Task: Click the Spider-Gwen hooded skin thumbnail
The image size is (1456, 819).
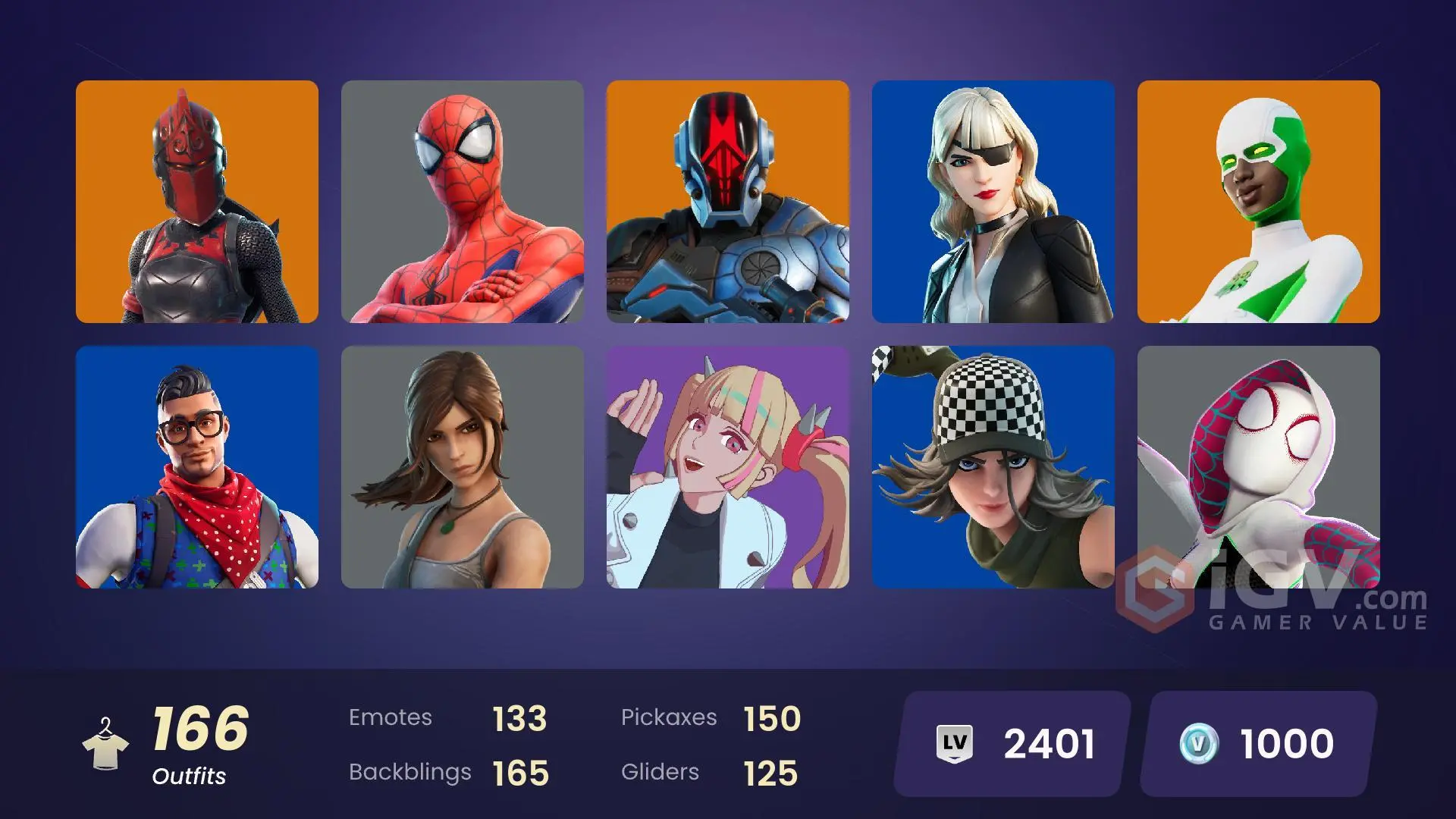Action: [x=1259, y=465]
